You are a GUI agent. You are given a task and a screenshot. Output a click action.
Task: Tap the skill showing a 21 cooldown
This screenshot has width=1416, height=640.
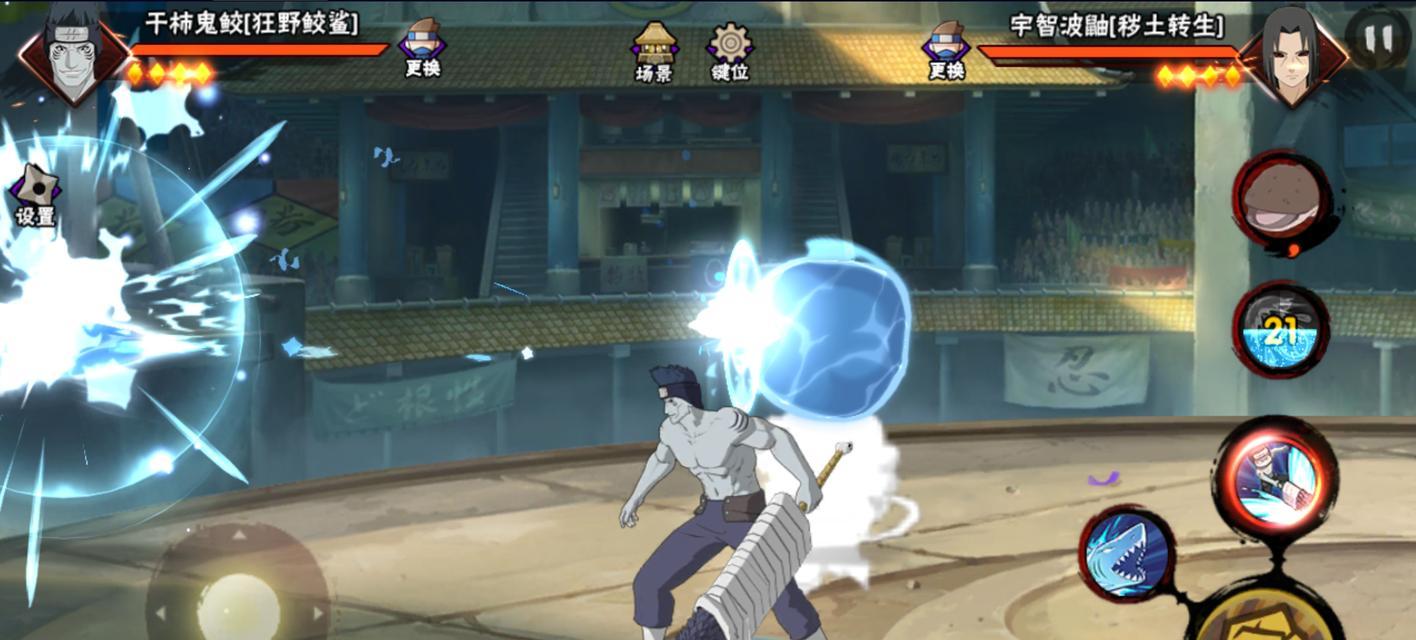tap(1281, 331)
